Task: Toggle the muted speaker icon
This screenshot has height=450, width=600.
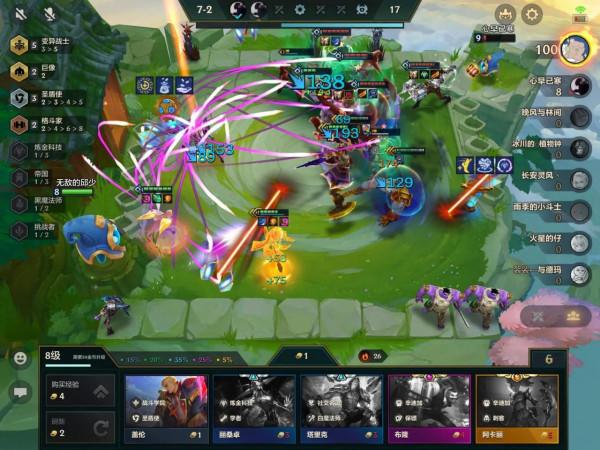Action: coord(20,13)
